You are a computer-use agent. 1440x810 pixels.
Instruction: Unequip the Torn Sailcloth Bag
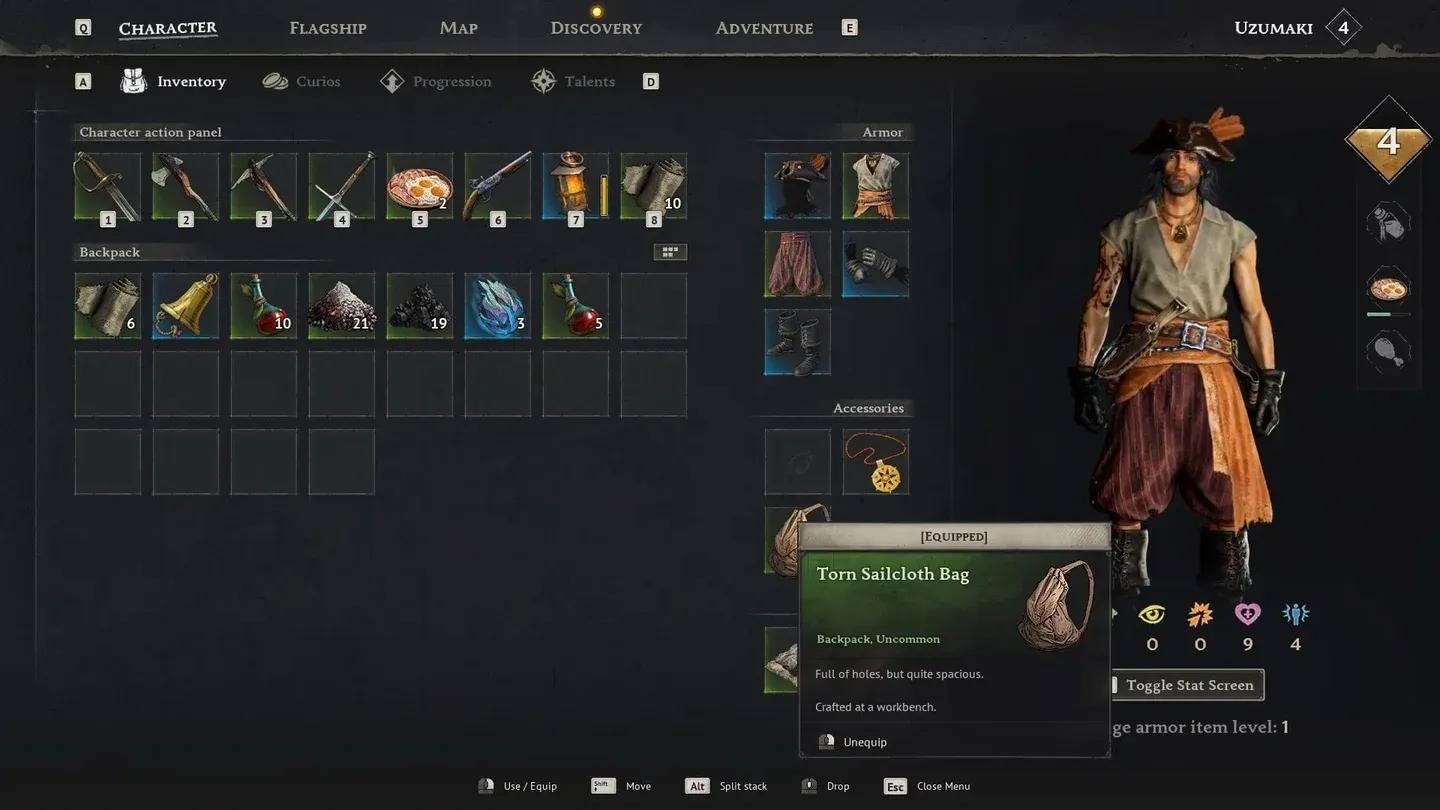(864, 741)
